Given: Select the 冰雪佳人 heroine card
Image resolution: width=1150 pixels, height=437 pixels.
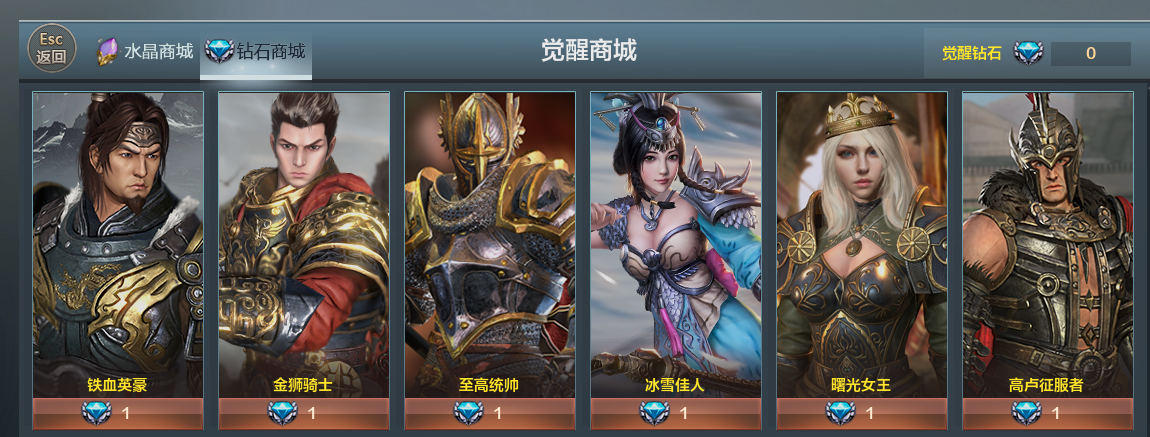Looking at the screenshot, I should coord(676,240).
